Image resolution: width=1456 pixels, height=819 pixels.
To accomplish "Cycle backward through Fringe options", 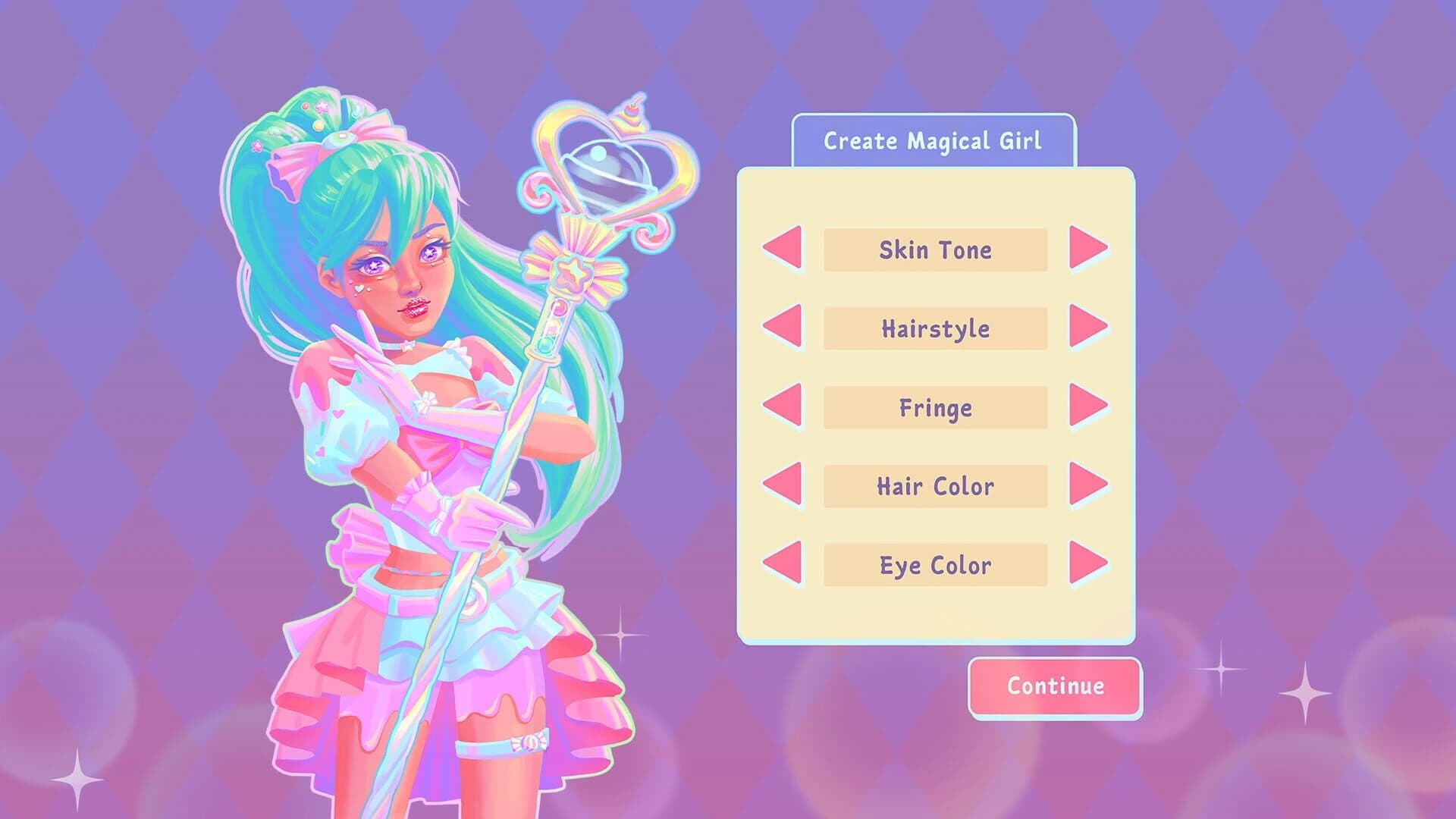I will 783,408.
